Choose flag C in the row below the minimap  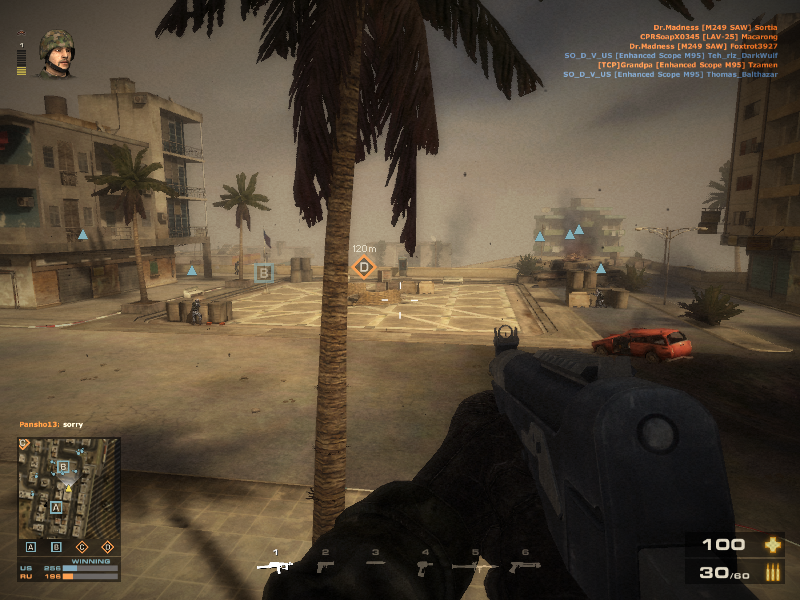click(82, 547)
